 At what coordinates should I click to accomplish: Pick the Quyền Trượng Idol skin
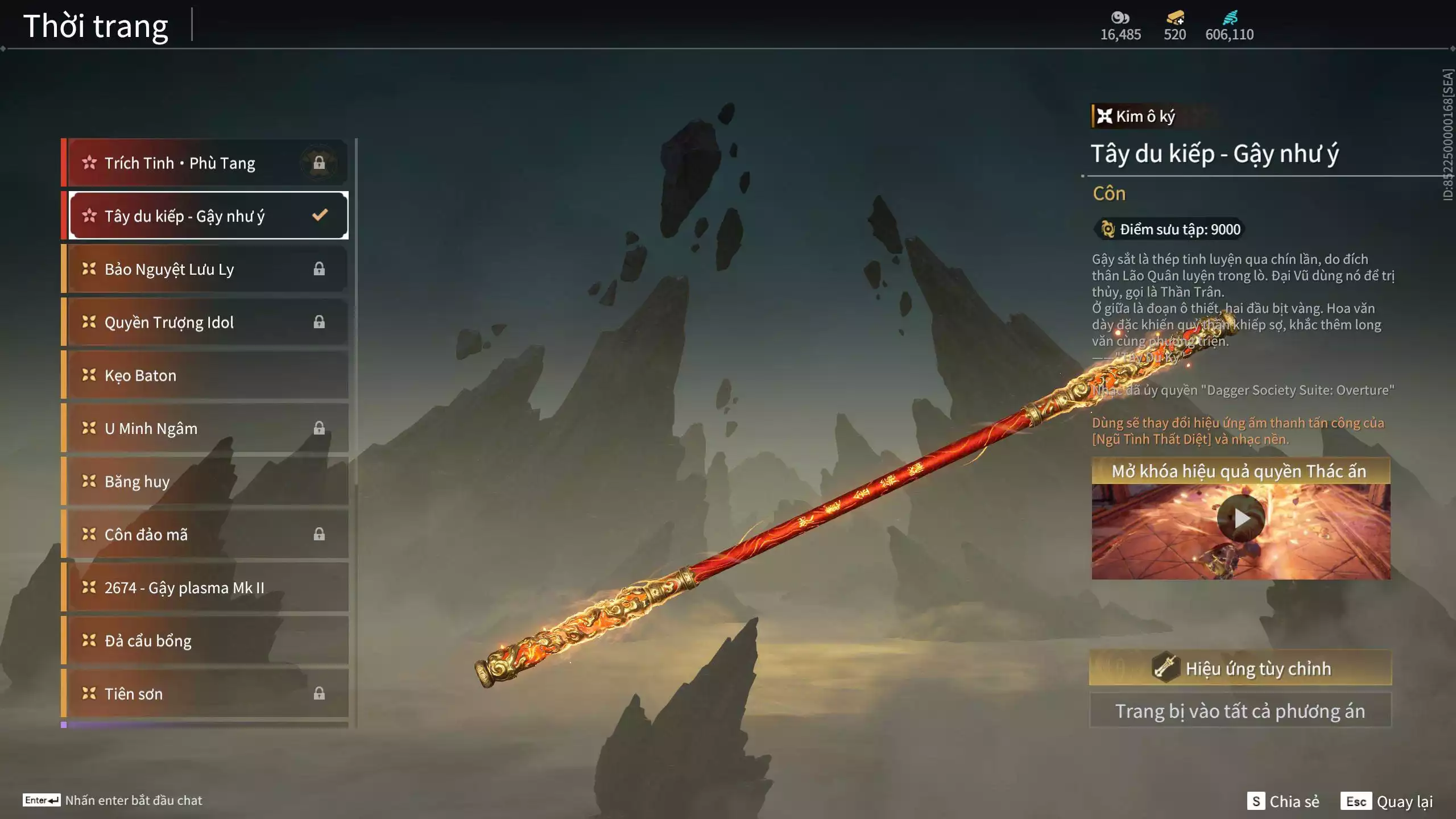[x=206, y=322]
